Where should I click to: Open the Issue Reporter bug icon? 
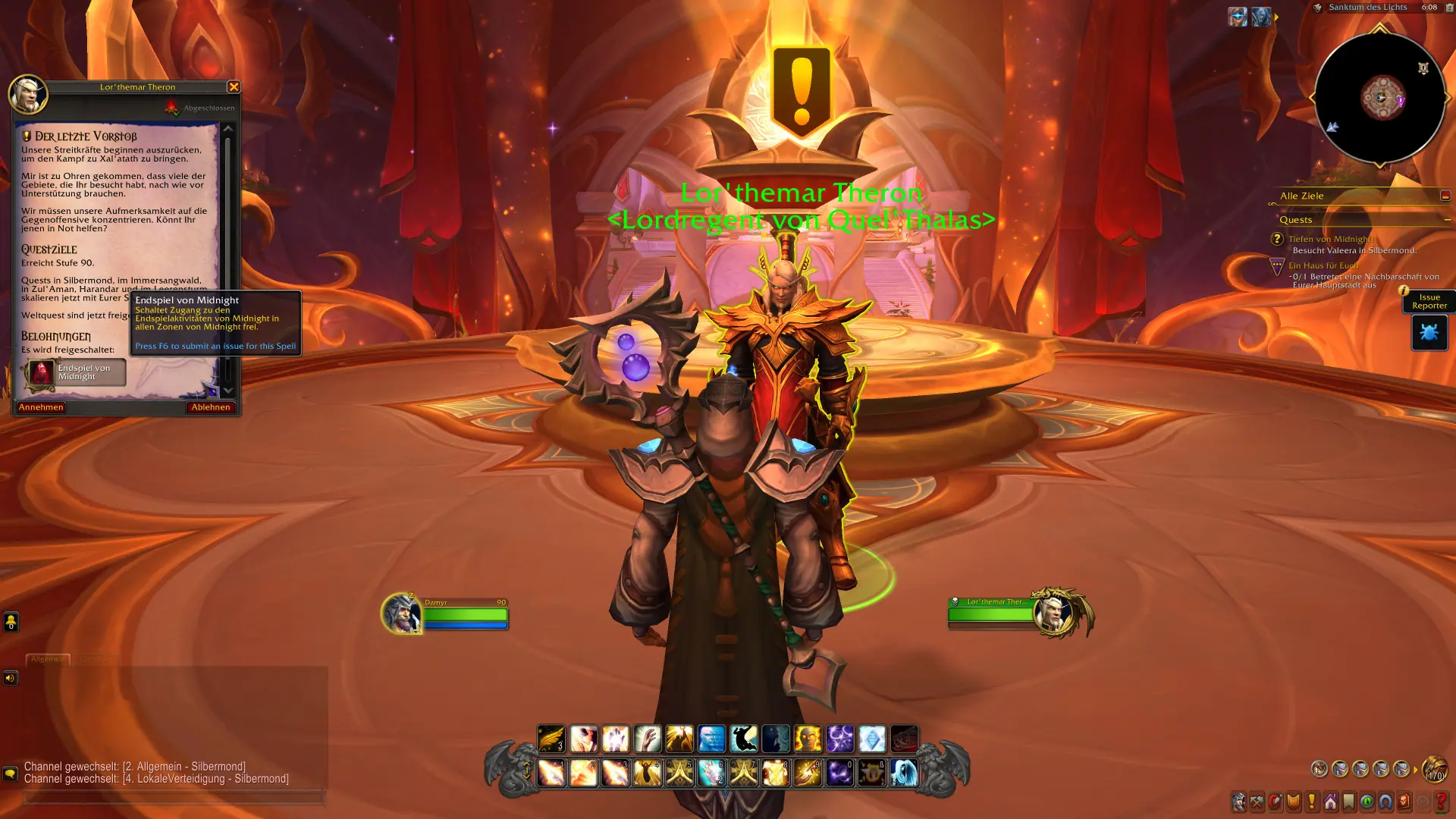pyautogui.click(x=1429, y=332)
